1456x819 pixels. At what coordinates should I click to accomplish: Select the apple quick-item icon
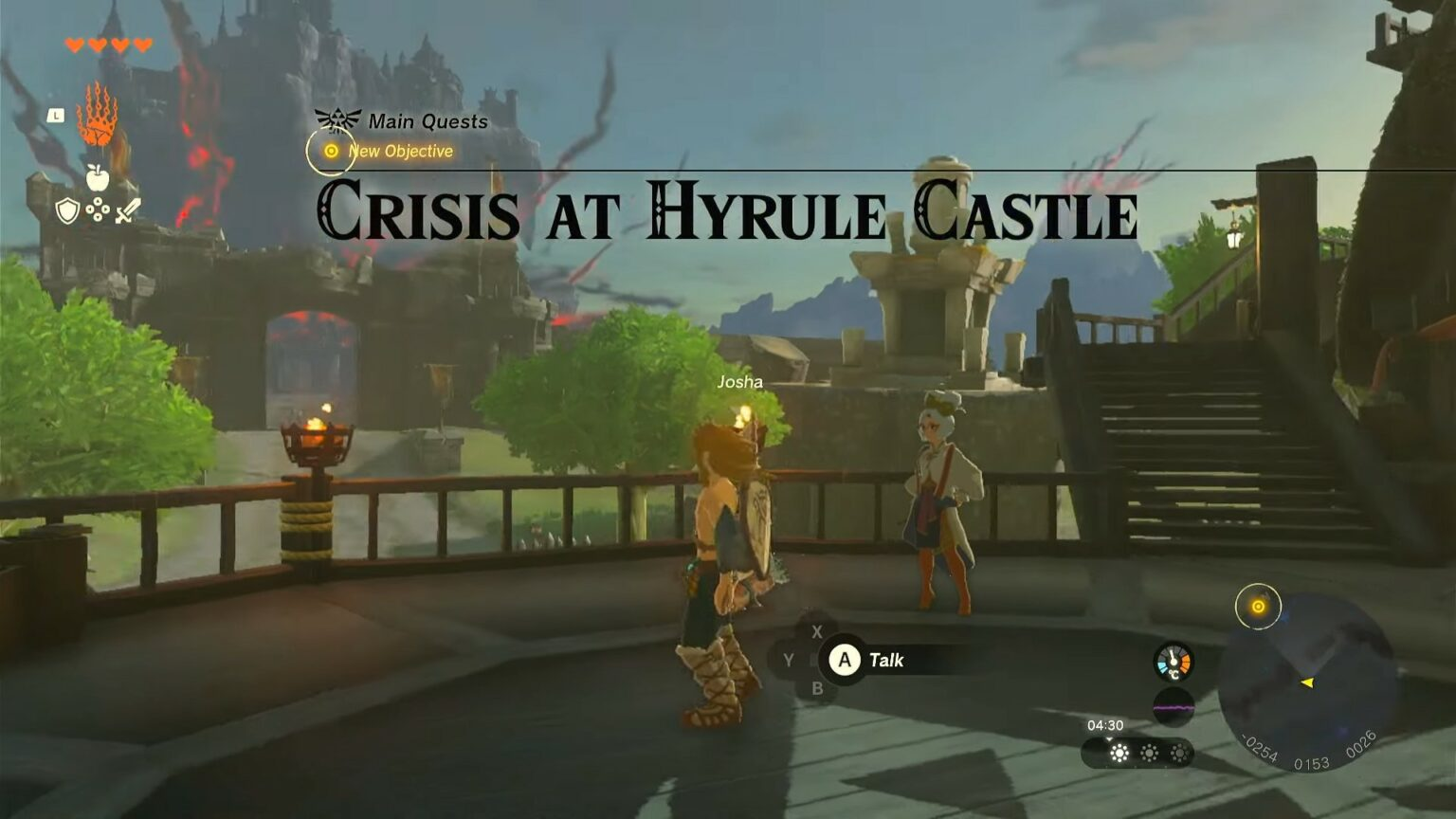coord(97,177)
